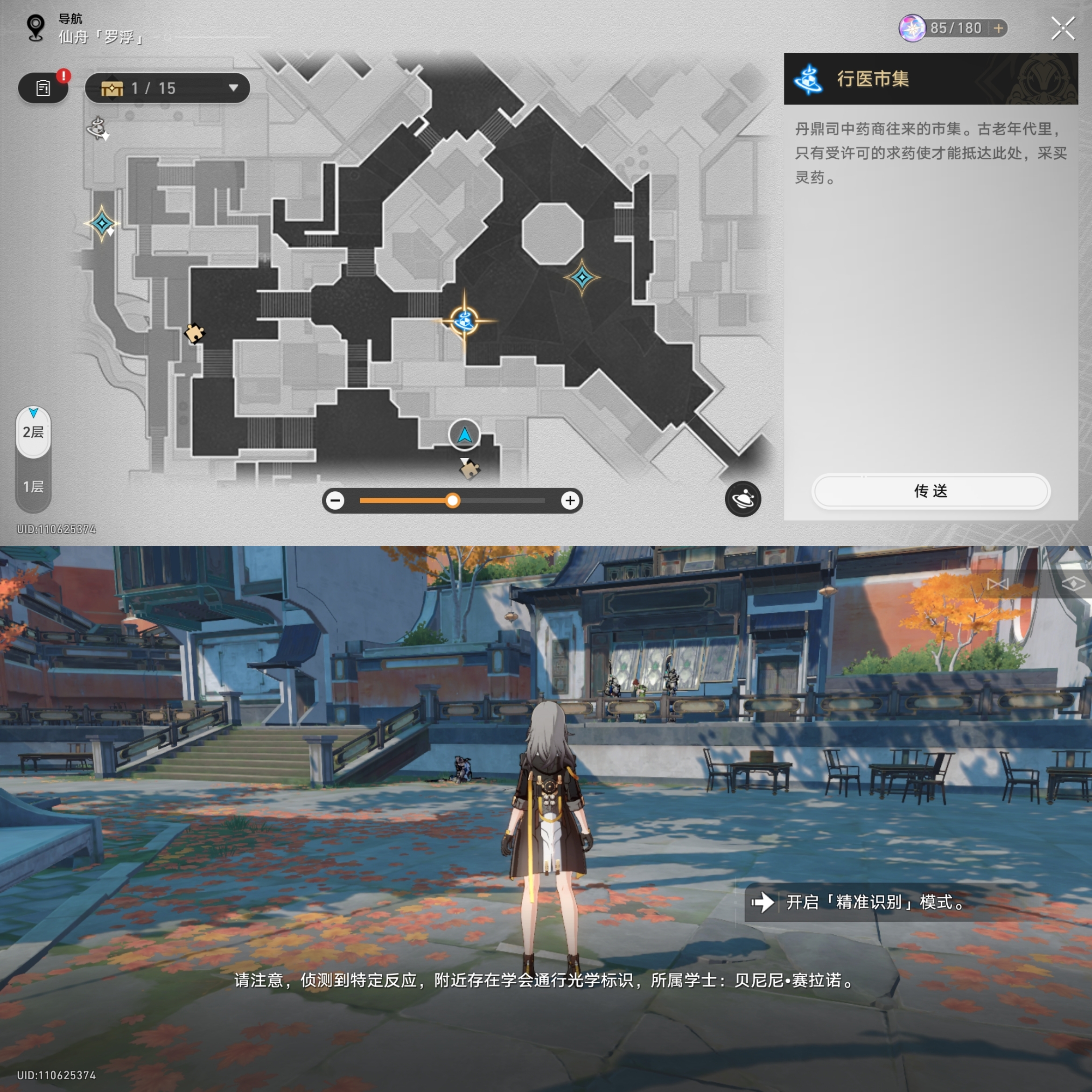Close the navigation map
1092x1092 pixels.
1062,28
